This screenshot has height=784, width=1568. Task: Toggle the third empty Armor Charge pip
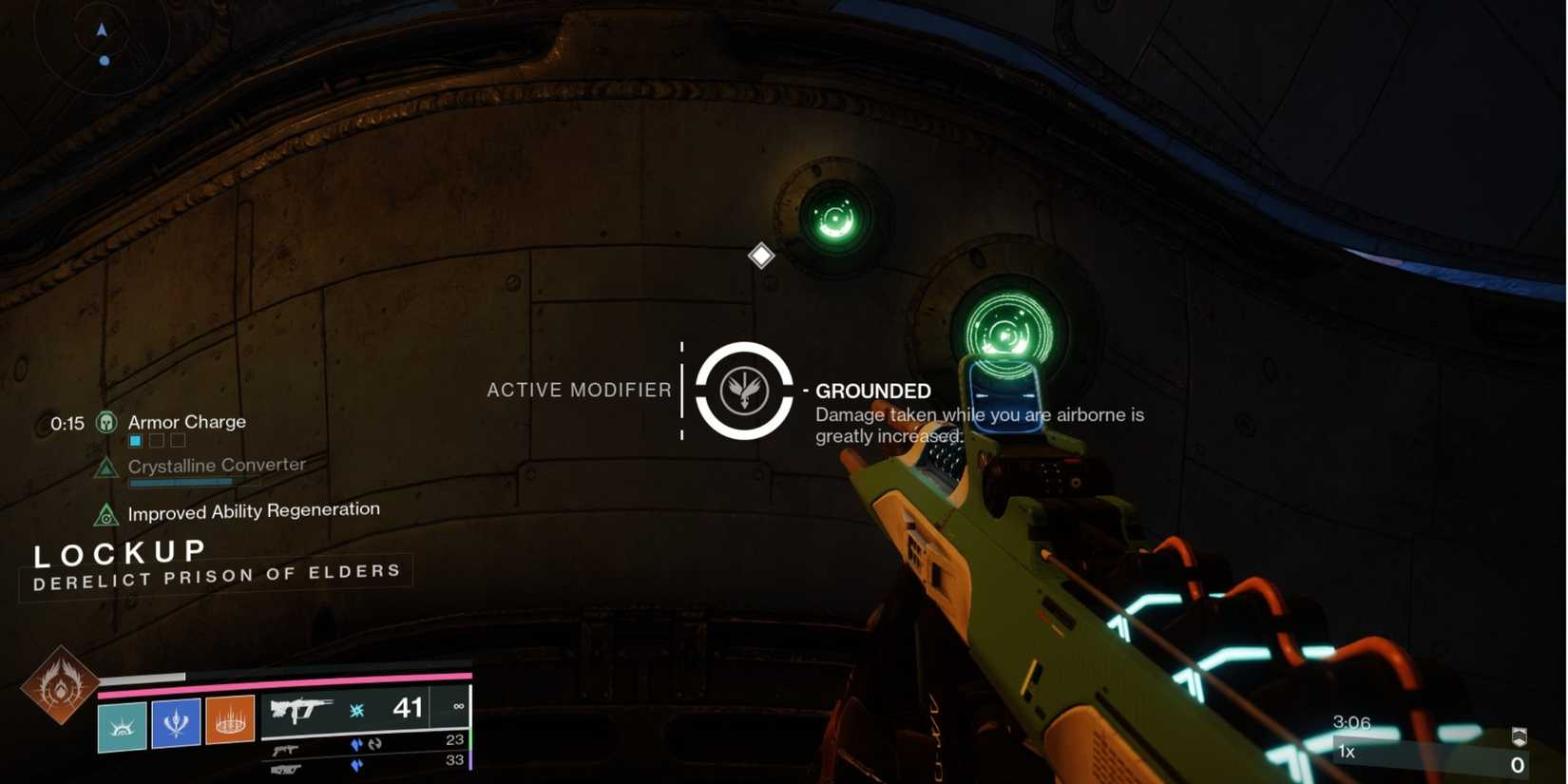[177, 440]
